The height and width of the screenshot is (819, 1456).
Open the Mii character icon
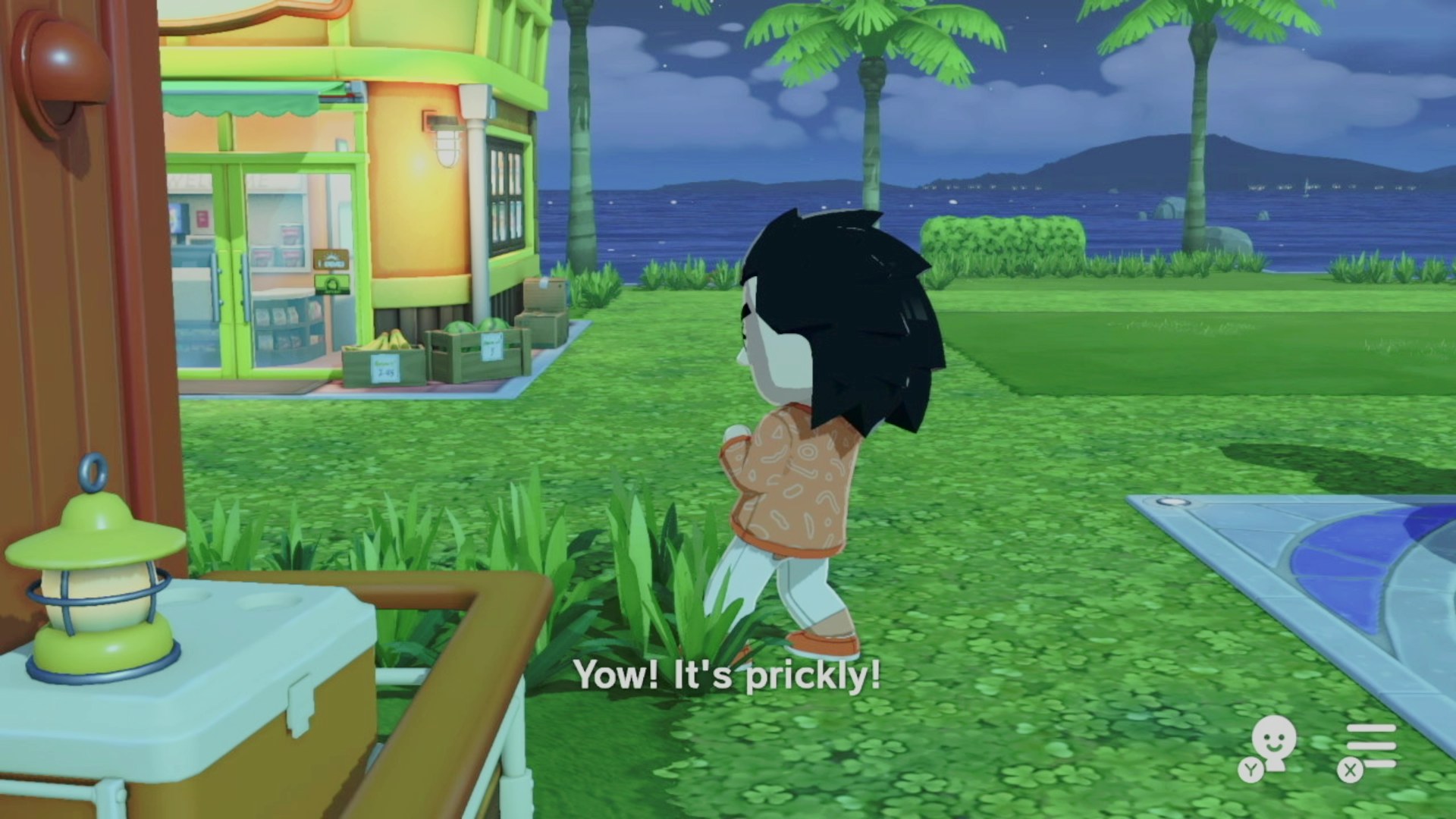(x=1270, y=745)
